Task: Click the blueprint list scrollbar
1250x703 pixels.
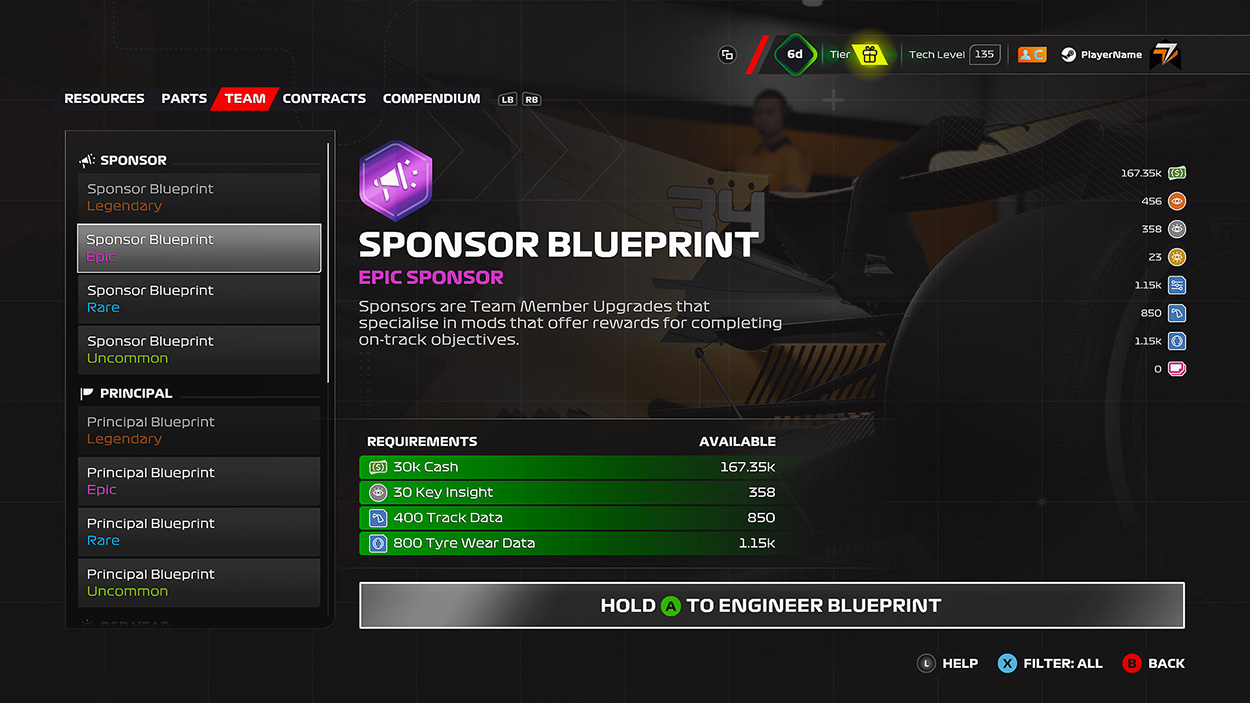Action: pyautogui.click(x=328, y=262)
